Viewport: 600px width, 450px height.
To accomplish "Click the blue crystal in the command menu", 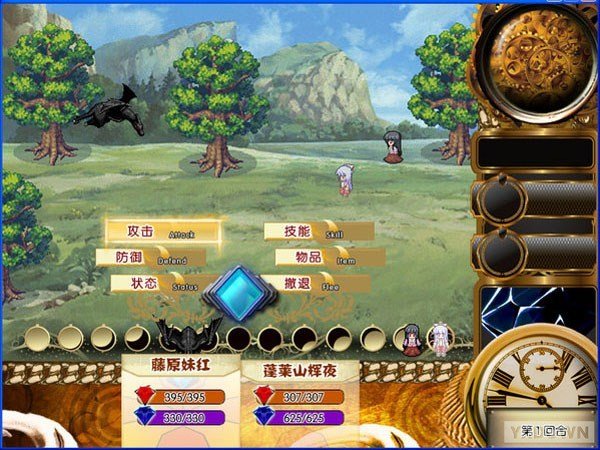I will click(x=238, y=291).
